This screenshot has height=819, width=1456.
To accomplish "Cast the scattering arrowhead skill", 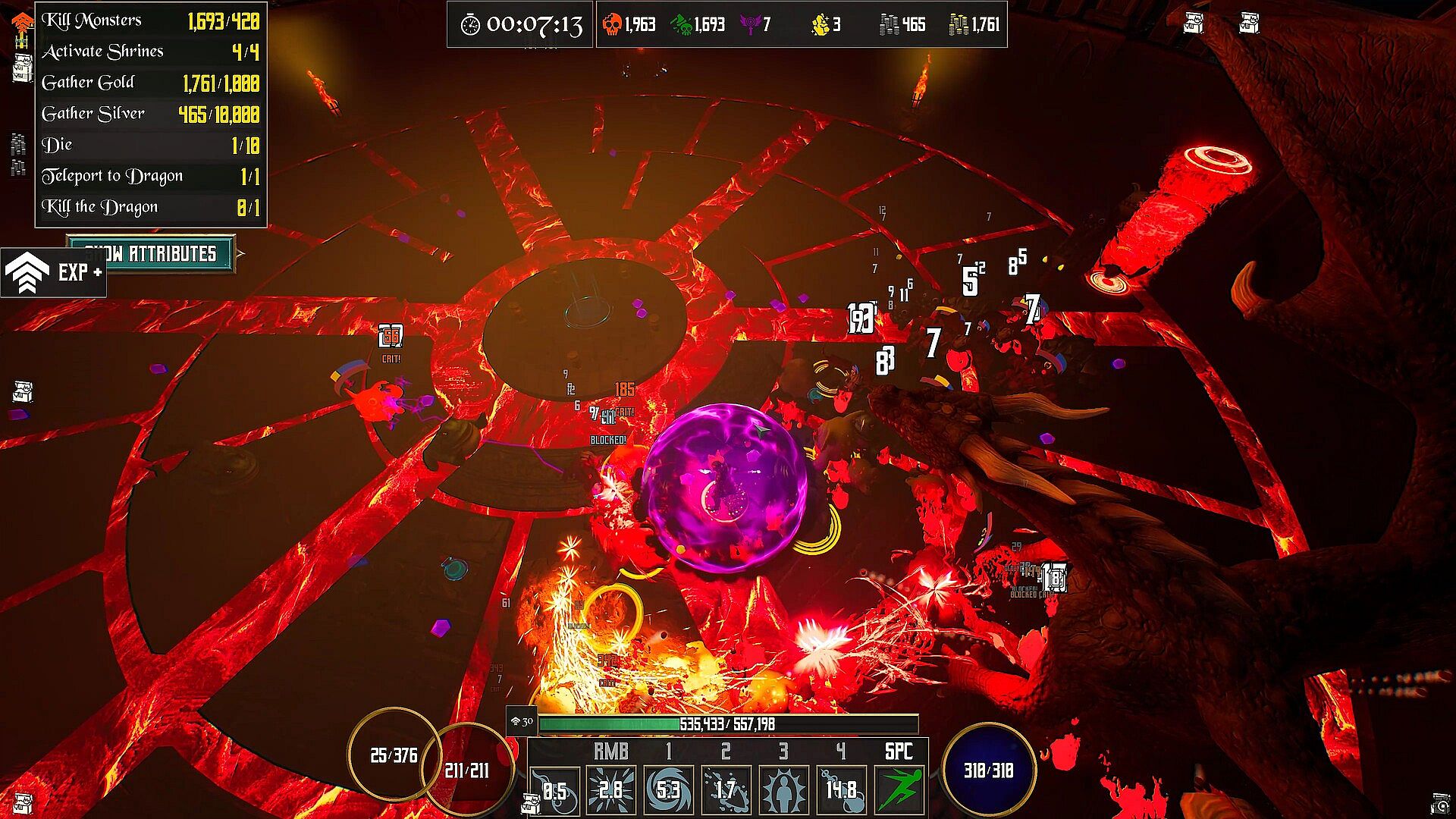I will (726, 790).
